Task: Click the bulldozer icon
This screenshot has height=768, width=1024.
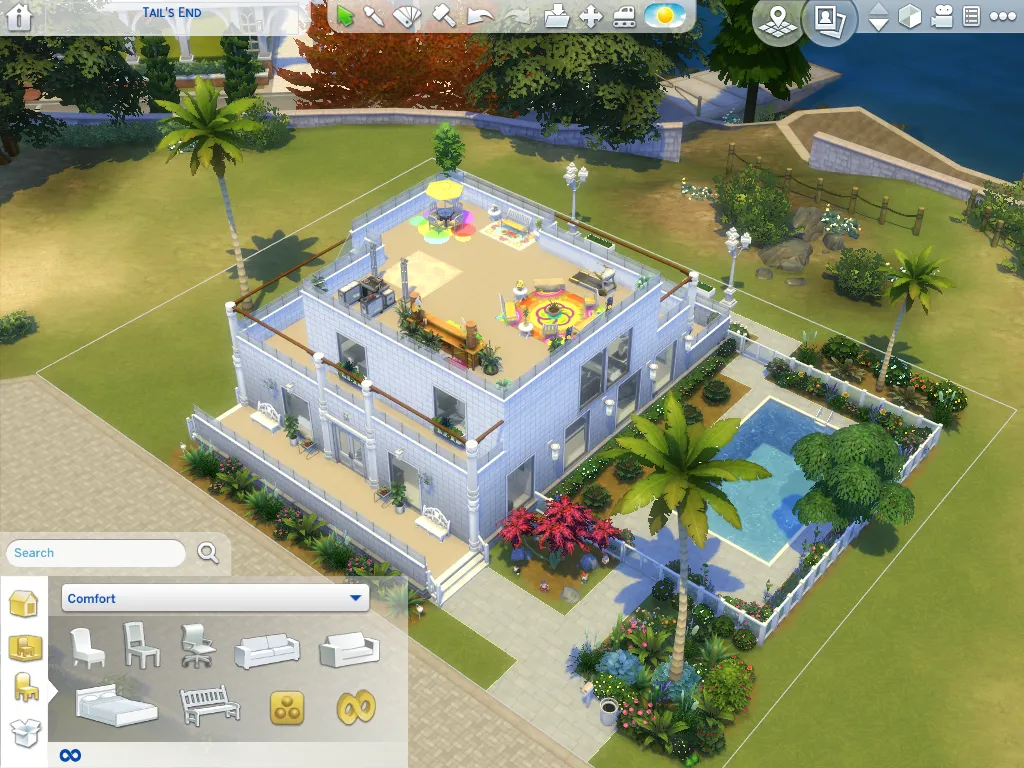Action: (x=624, y=16)
